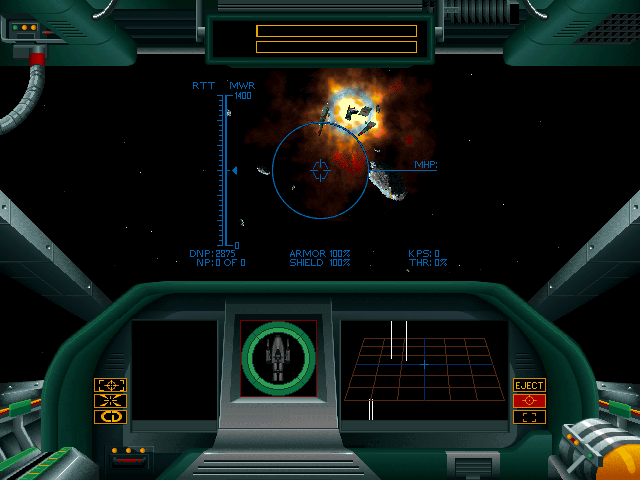Select the empty brackets button below the red crosshair
Screen dimensions: 640x480
(x=529, y=417)
